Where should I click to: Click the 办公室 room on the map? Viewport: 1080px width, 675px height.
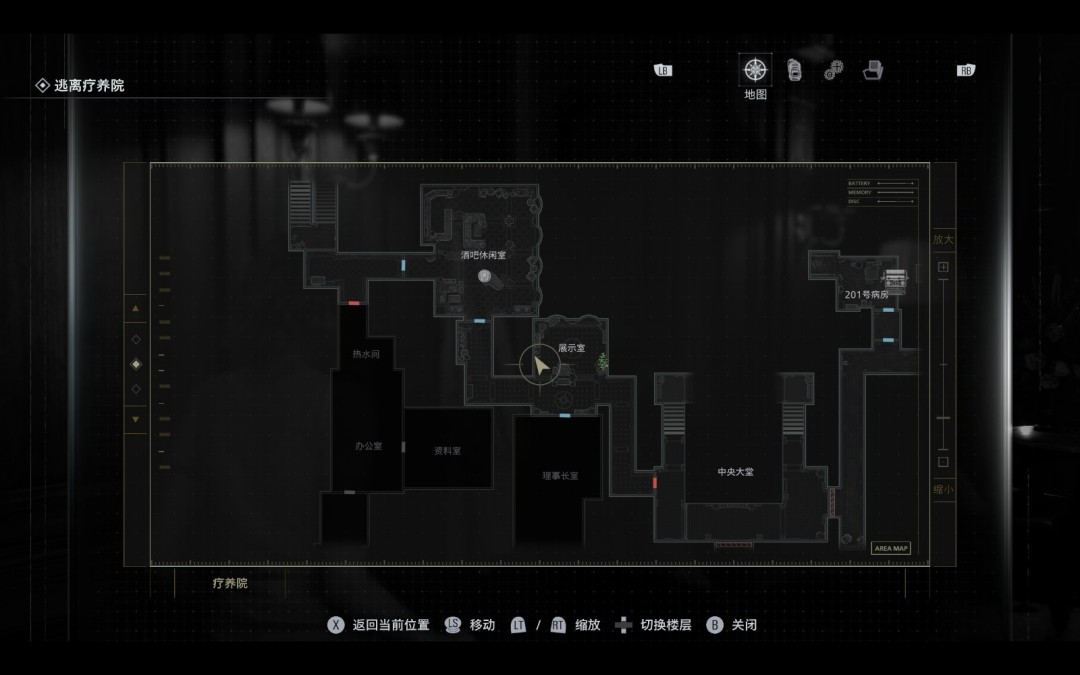pos(368,446)
